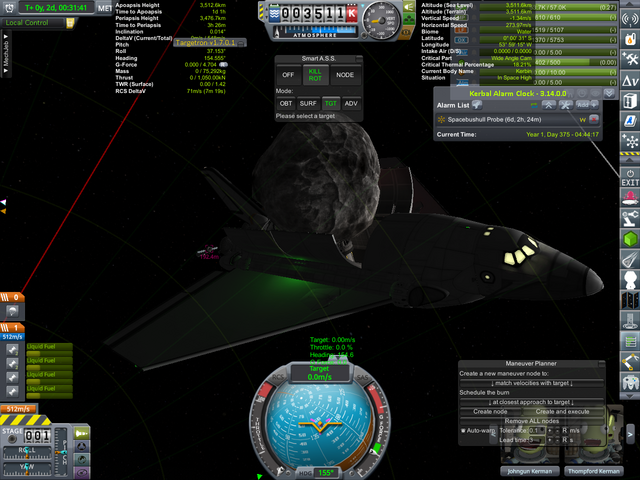Viewport: 640px width, 480px height.
Task: Switch Smart A.S.S. mode to OBT
Action: [x=286, y=103]
